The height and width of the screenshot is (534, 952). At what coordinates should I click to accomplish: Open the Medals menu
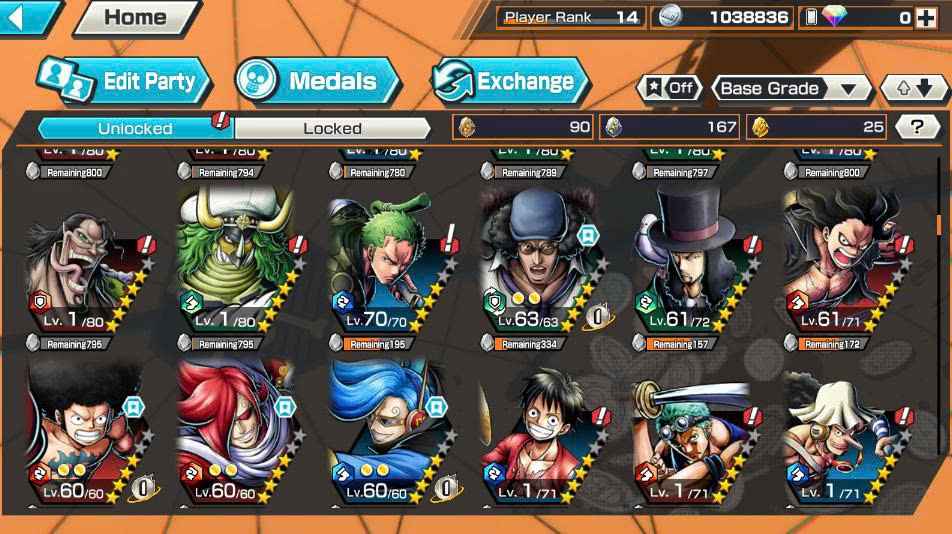click(317, 82)
